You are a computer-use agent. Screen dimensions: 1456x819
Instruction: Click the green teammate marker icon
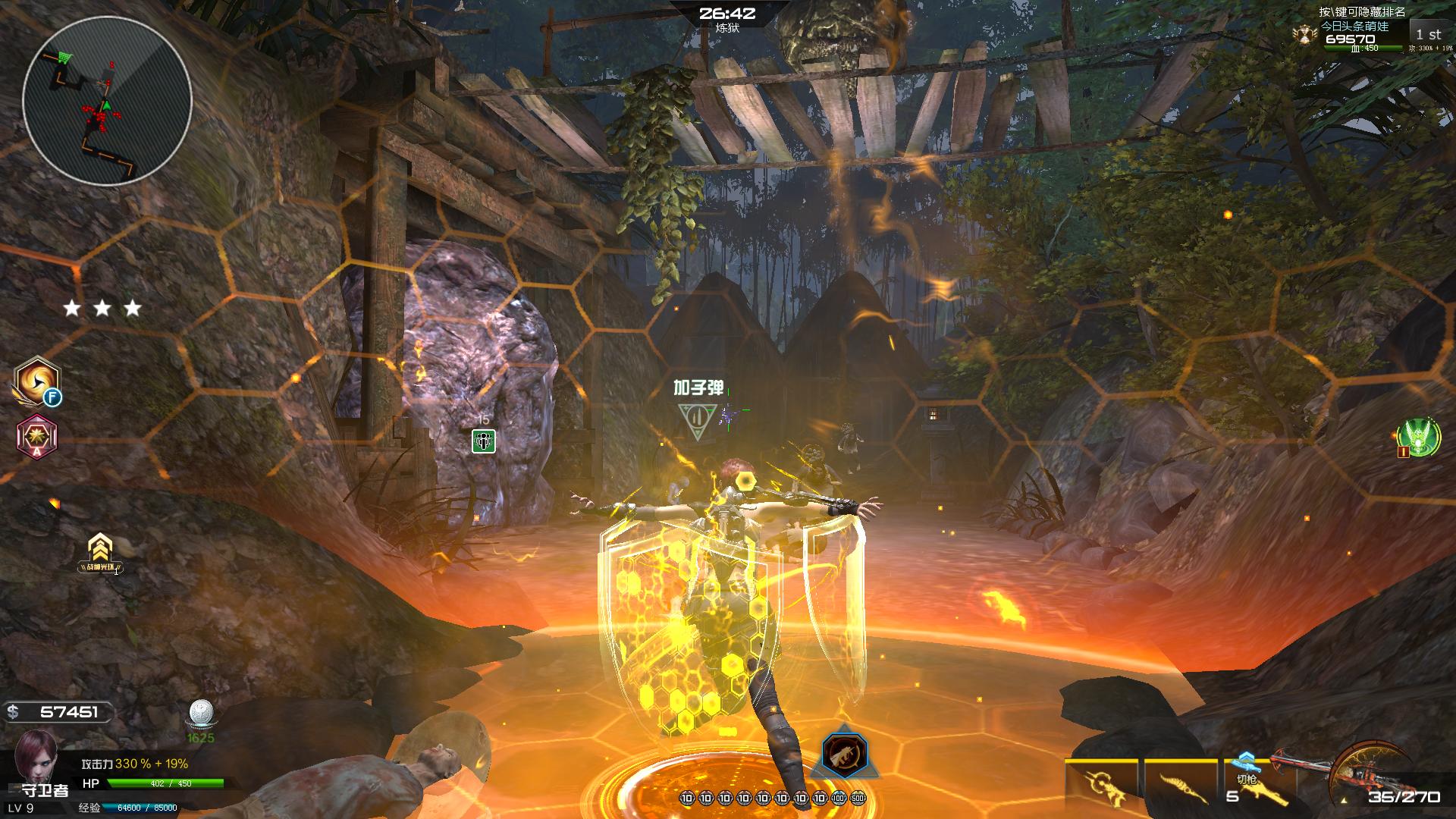click(483, 441)
